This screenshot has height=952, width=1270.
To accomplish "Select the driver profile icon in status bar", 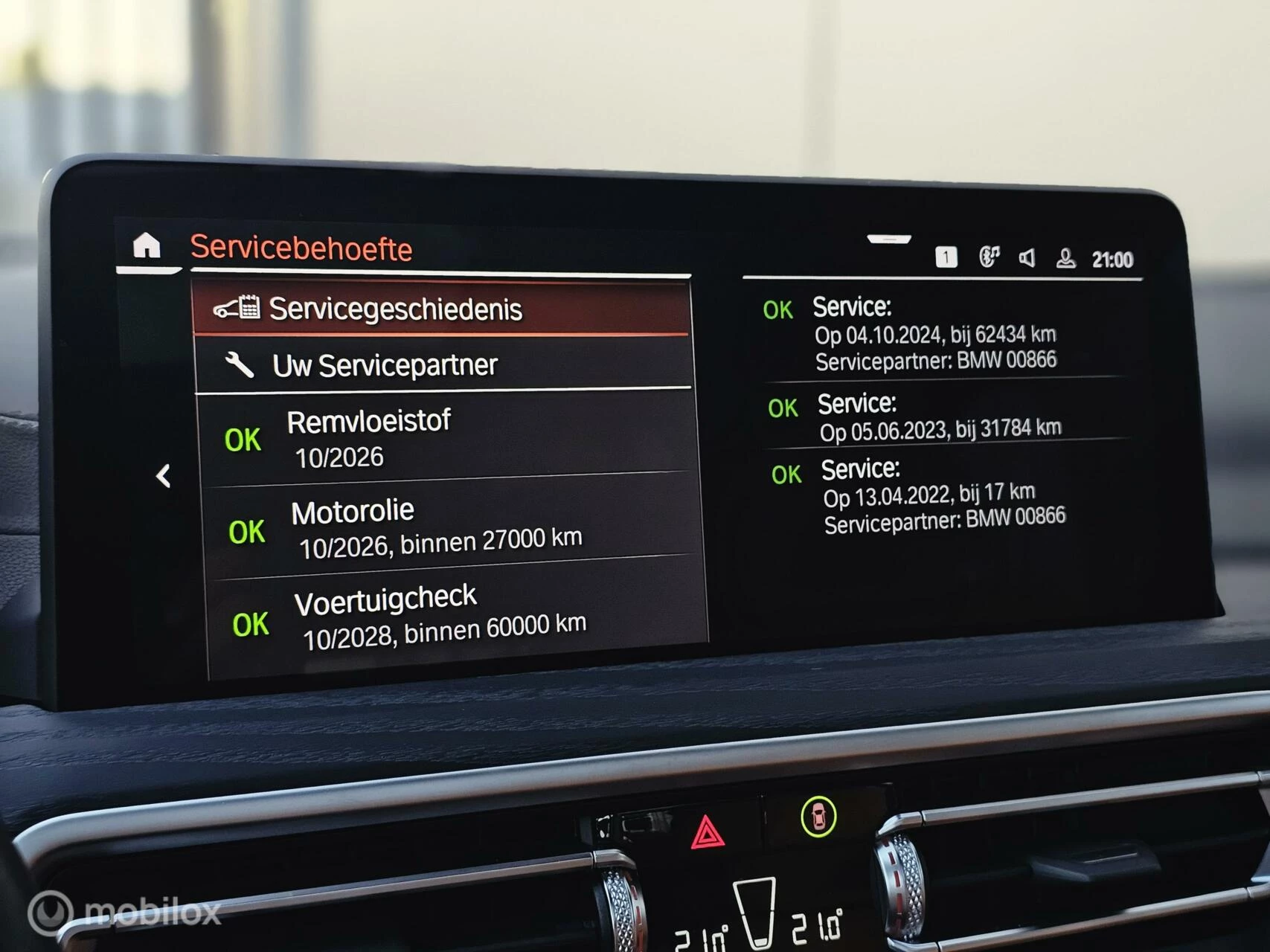I will pyautogui.click(x=1067, y=257).
